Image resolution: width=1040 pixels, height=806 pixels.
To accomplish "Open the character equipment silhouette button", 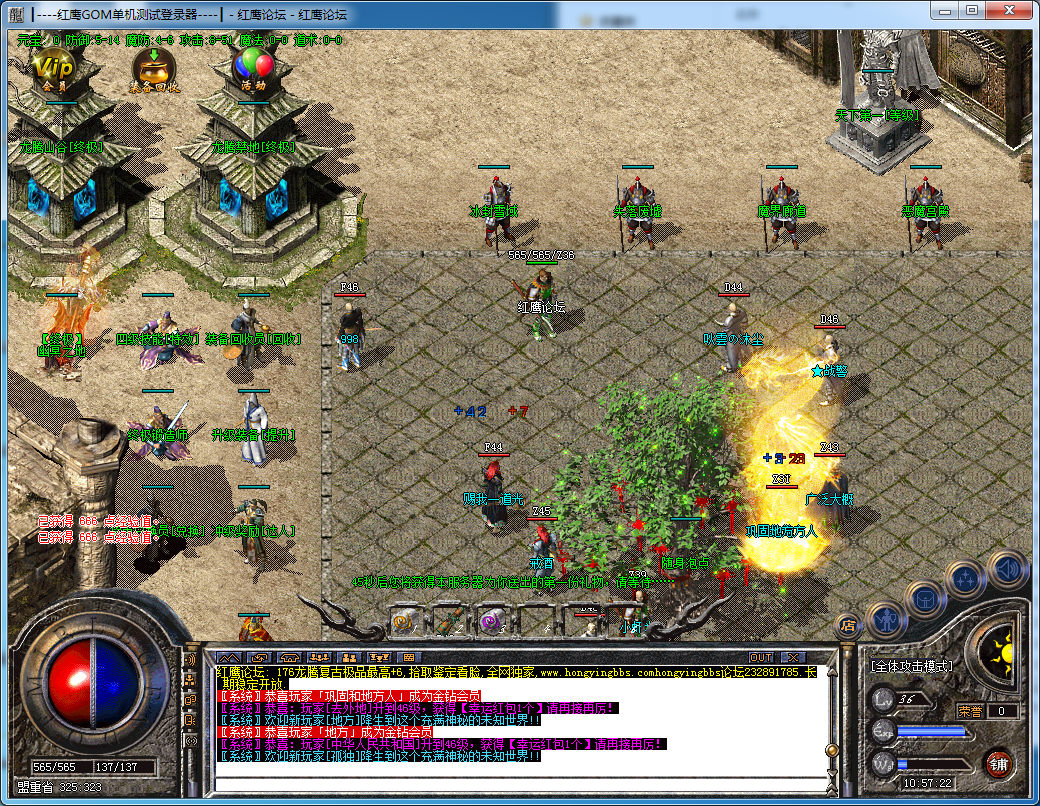I will click(887, 621).
